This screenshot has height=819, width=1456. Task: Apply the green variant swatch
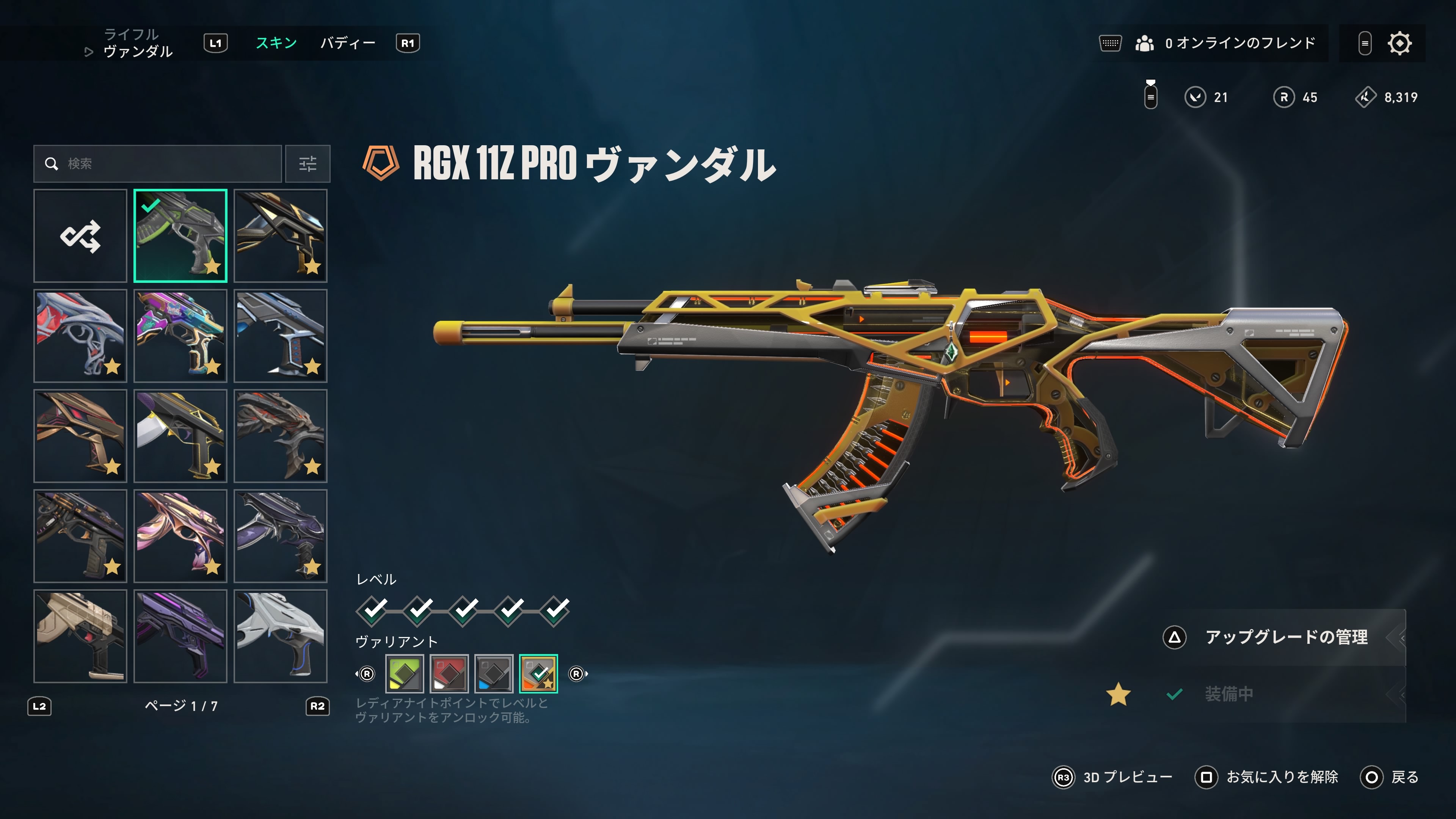(404, 673)
